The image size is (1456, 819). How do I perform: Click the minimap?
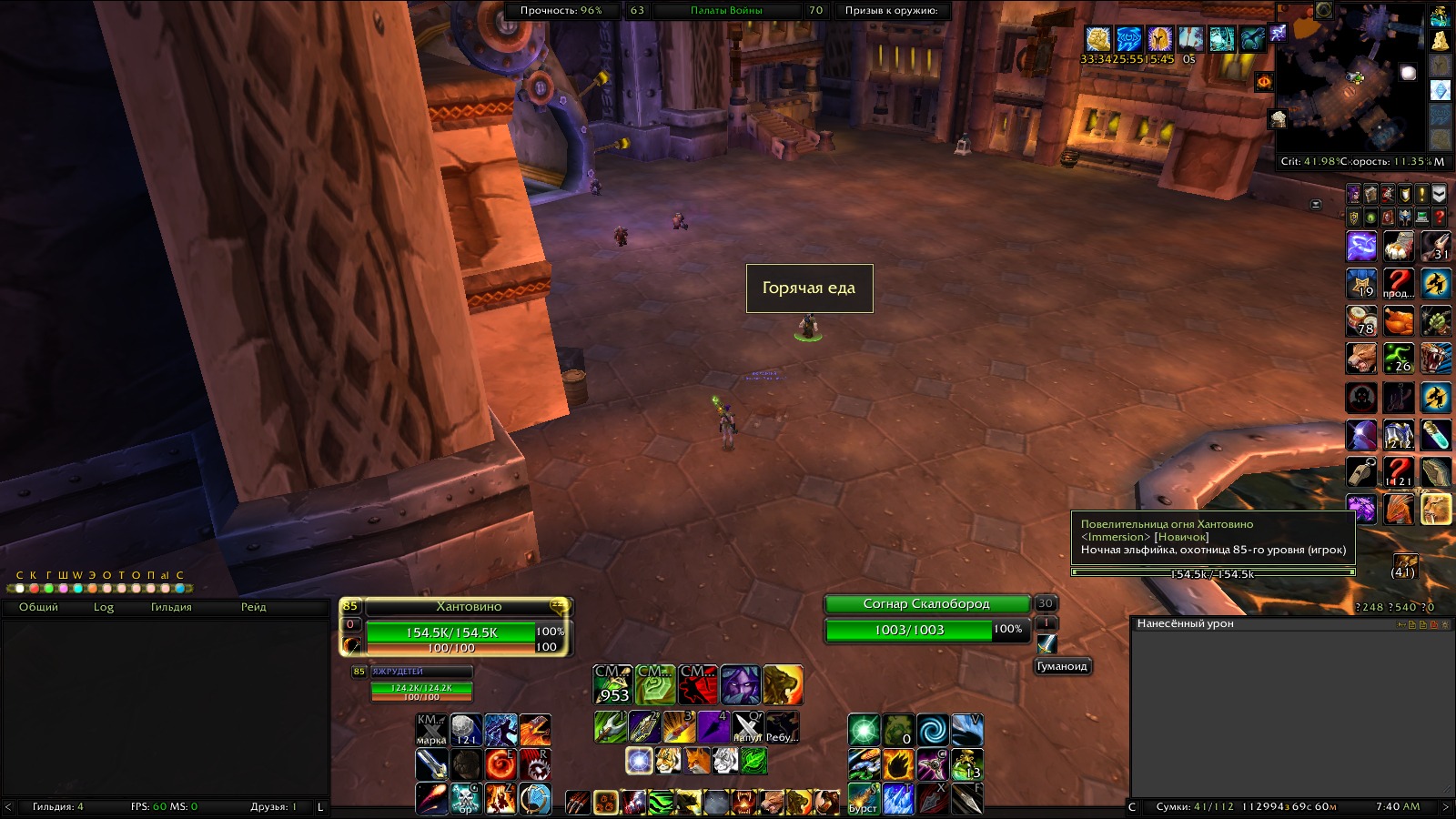[1350, 77]
